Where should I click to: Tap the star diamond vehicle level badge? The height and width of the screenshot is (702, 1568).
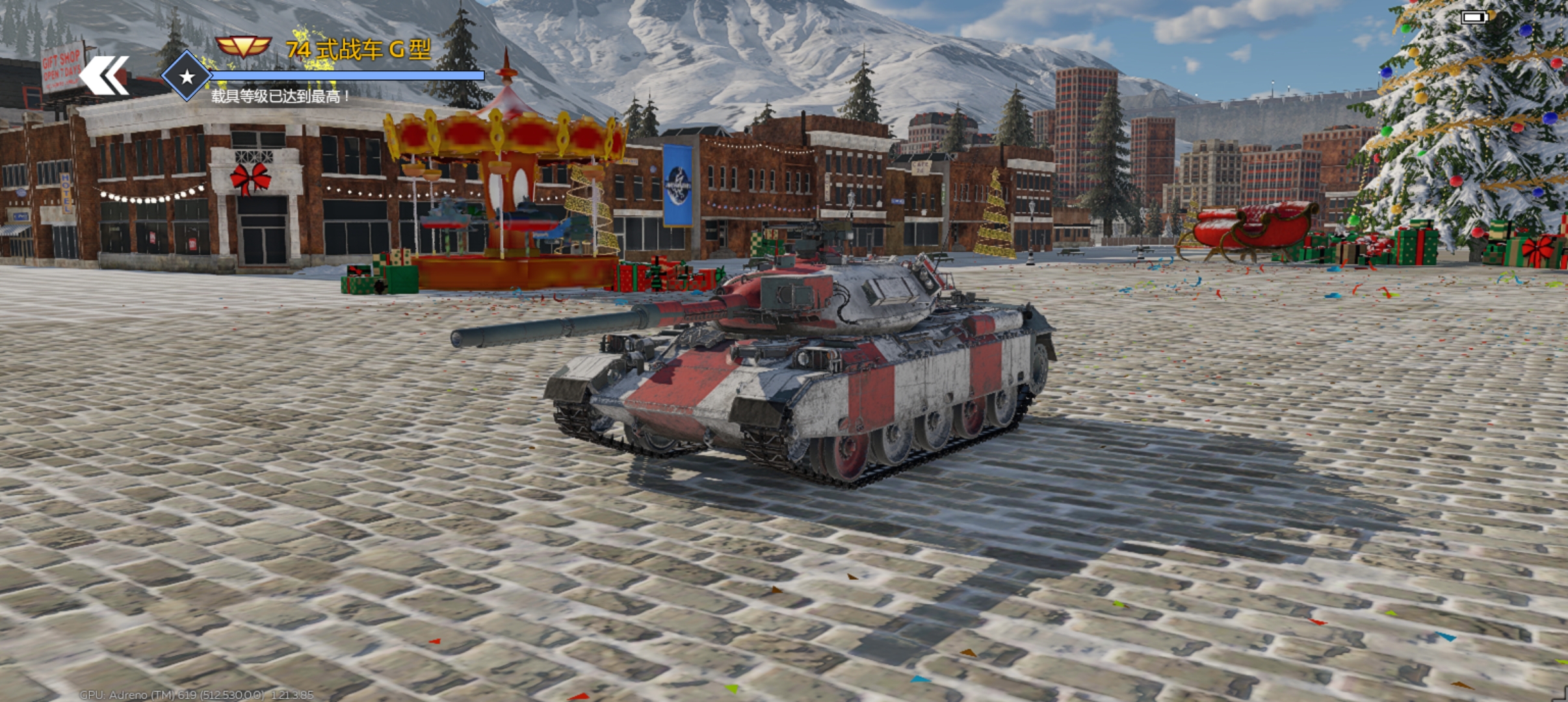(187, 77)
